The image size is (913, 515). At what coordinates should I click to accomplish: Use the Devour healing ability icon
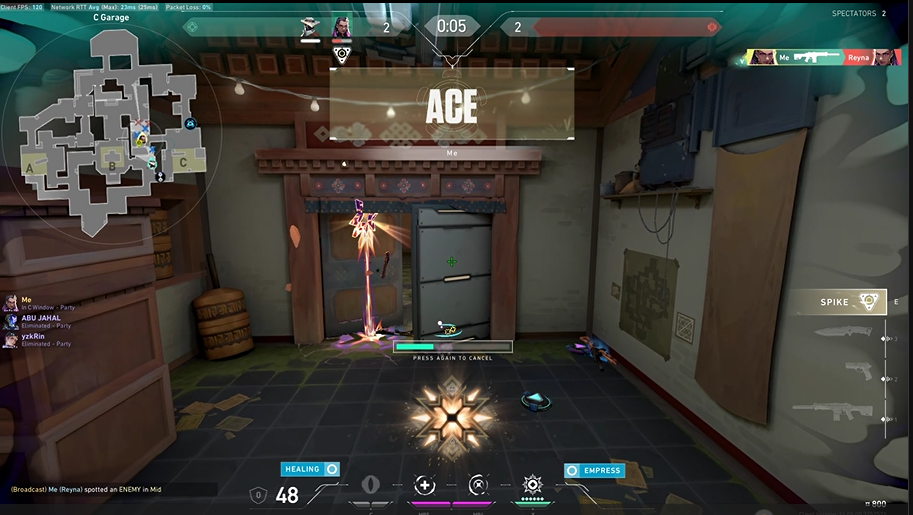click(x=424, y=486)
